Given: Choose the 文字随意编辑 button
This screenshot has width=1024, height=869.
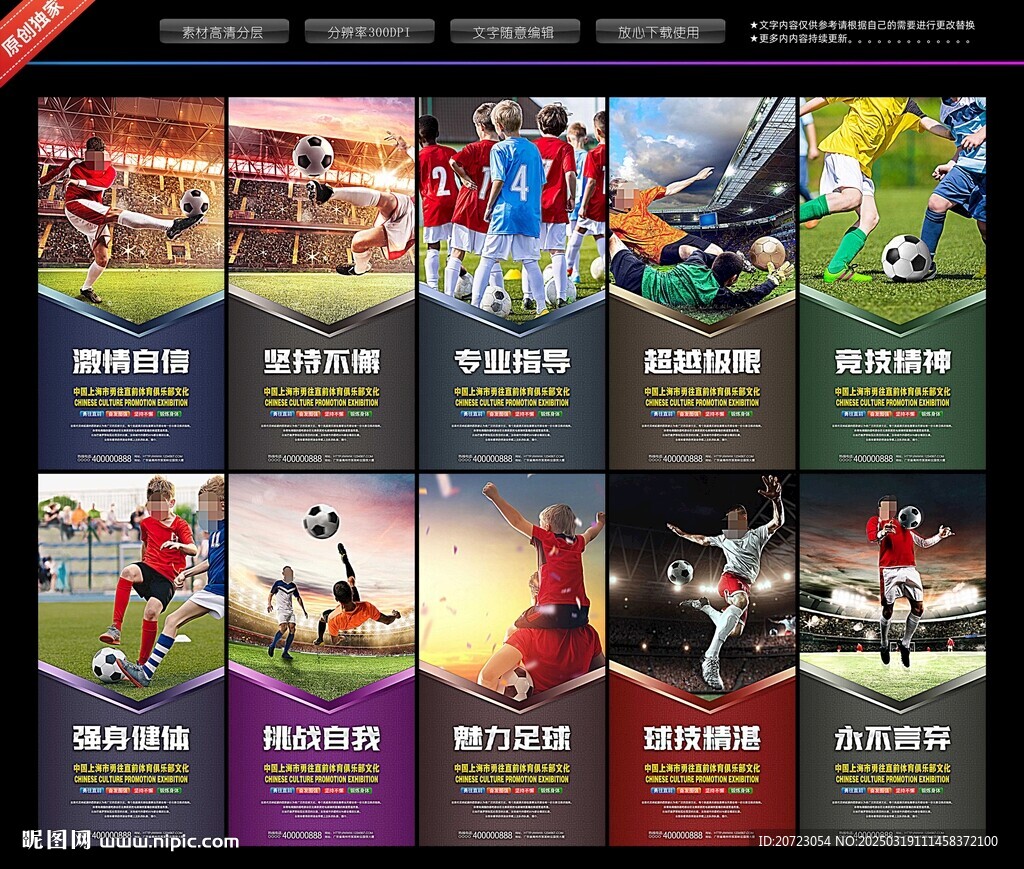Looking at the screenshot, I should [514, 32].
